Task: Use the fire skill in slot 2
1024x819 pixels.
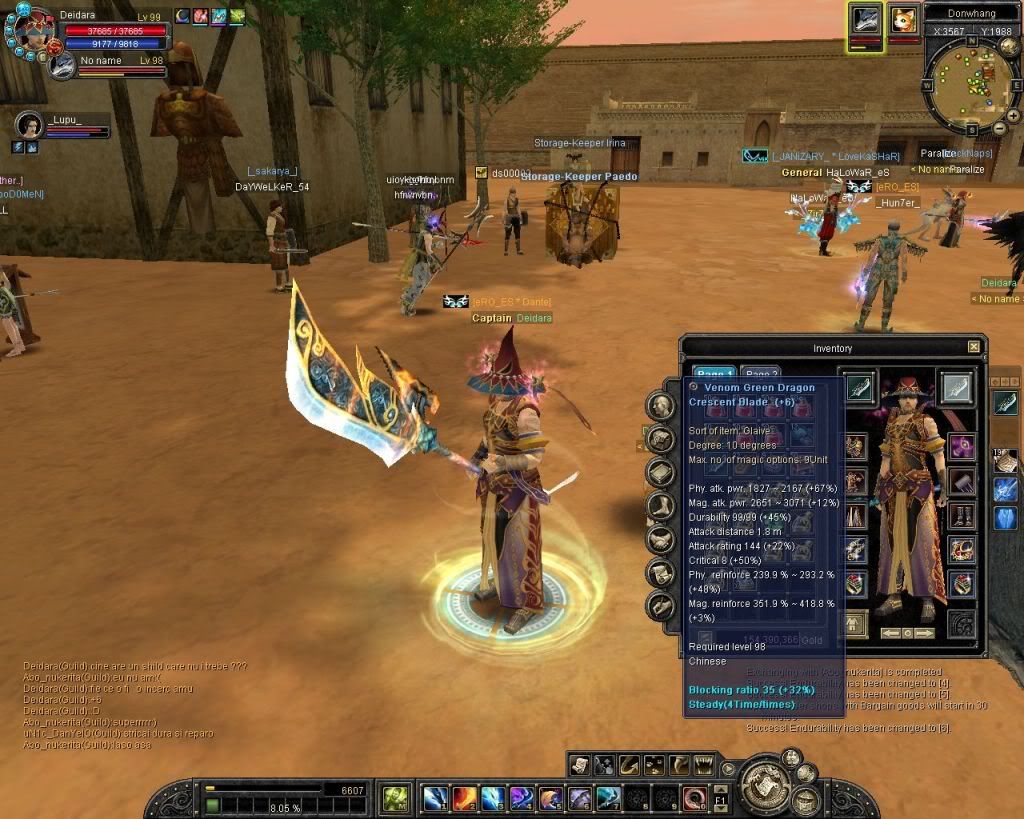Action: click(x=465, y=798)
